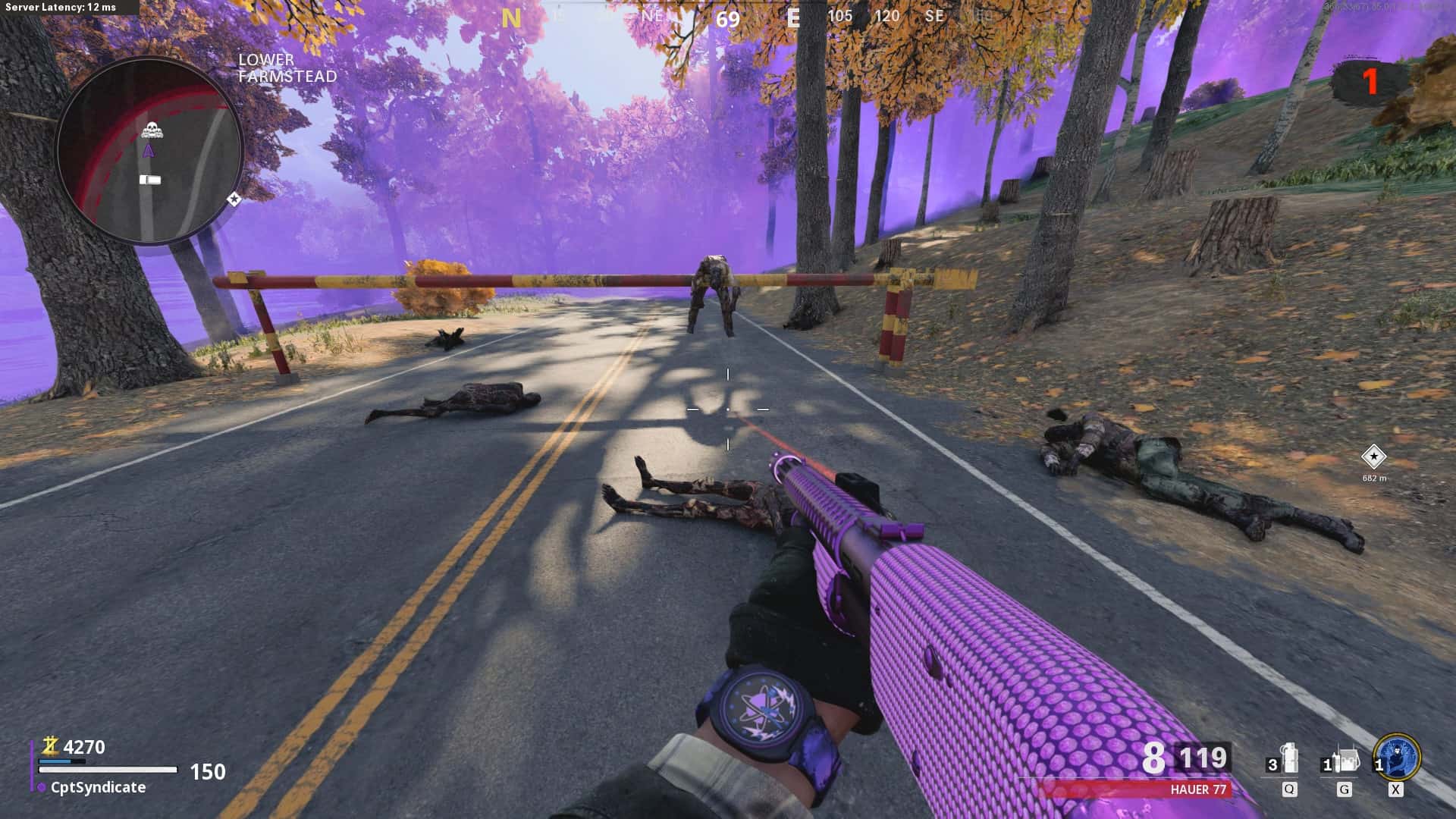Select the radio tactical equipment icon
1456x819 pixels.
pyautogui.click(x=1344, y=759)
